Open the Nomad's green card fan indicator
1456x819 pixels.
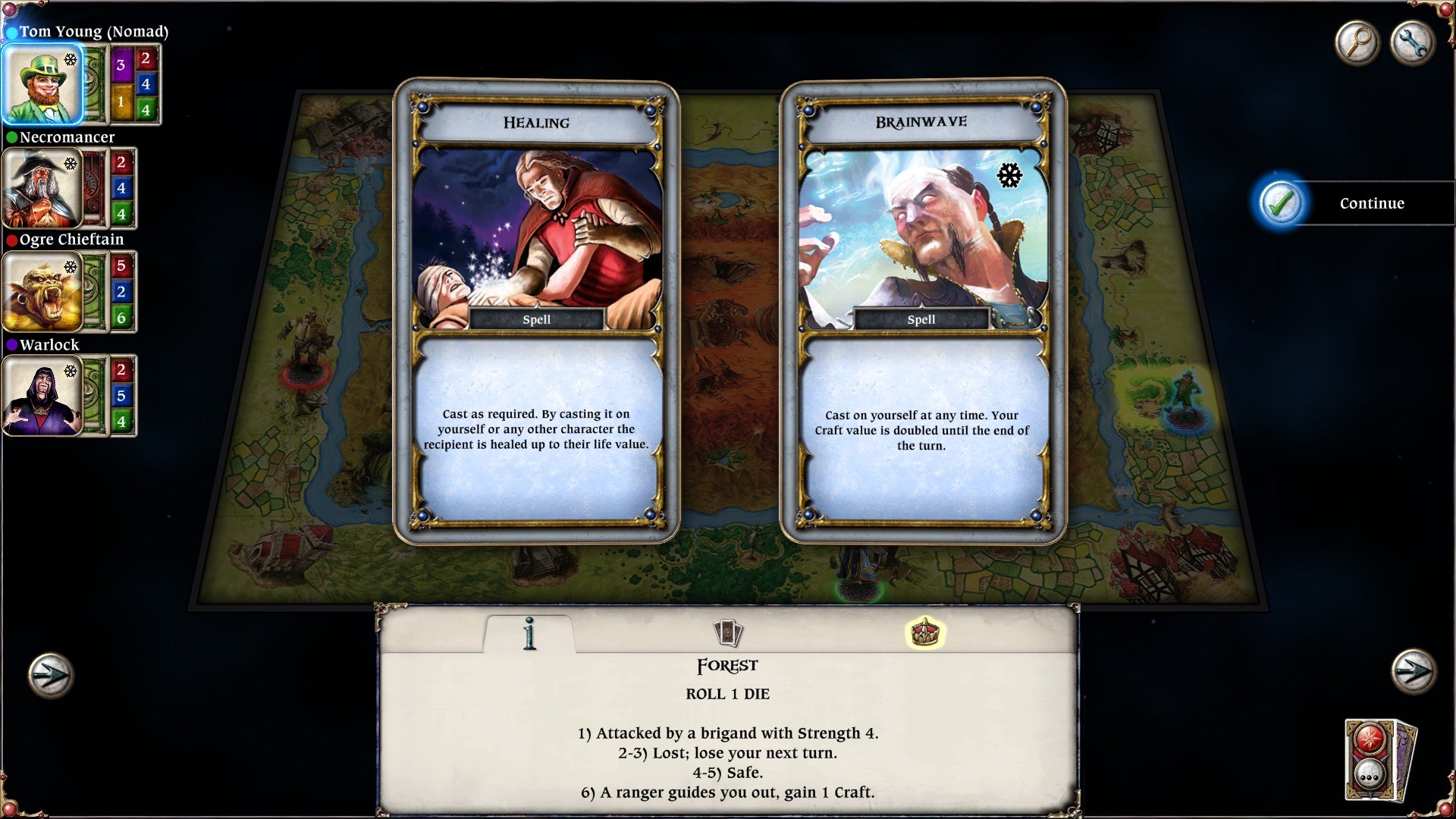tap(93, 83)
